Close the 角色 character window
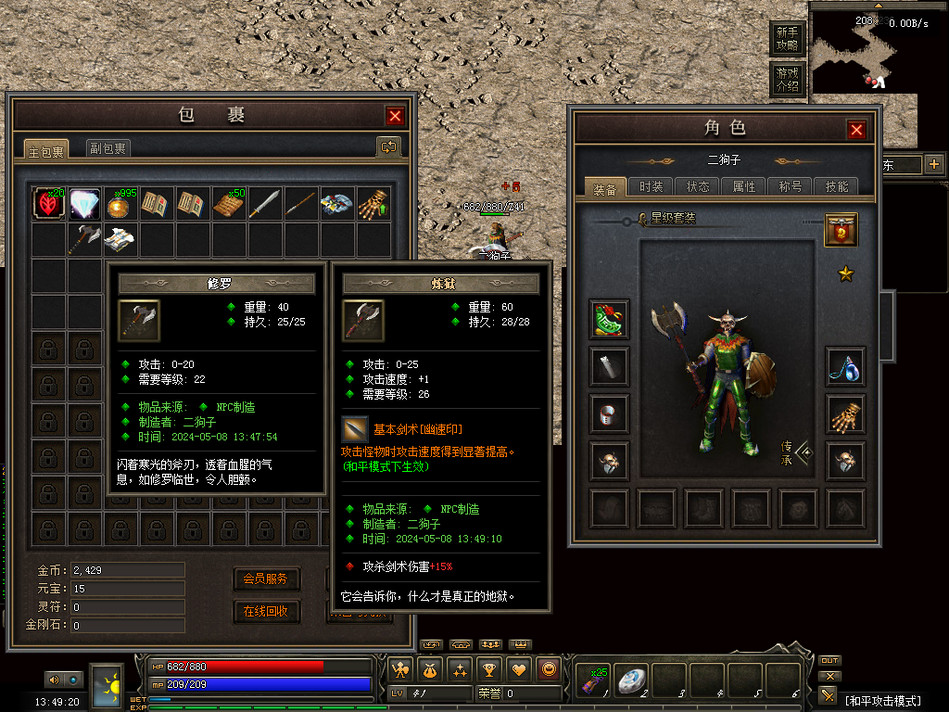 [x=856, y=130]
